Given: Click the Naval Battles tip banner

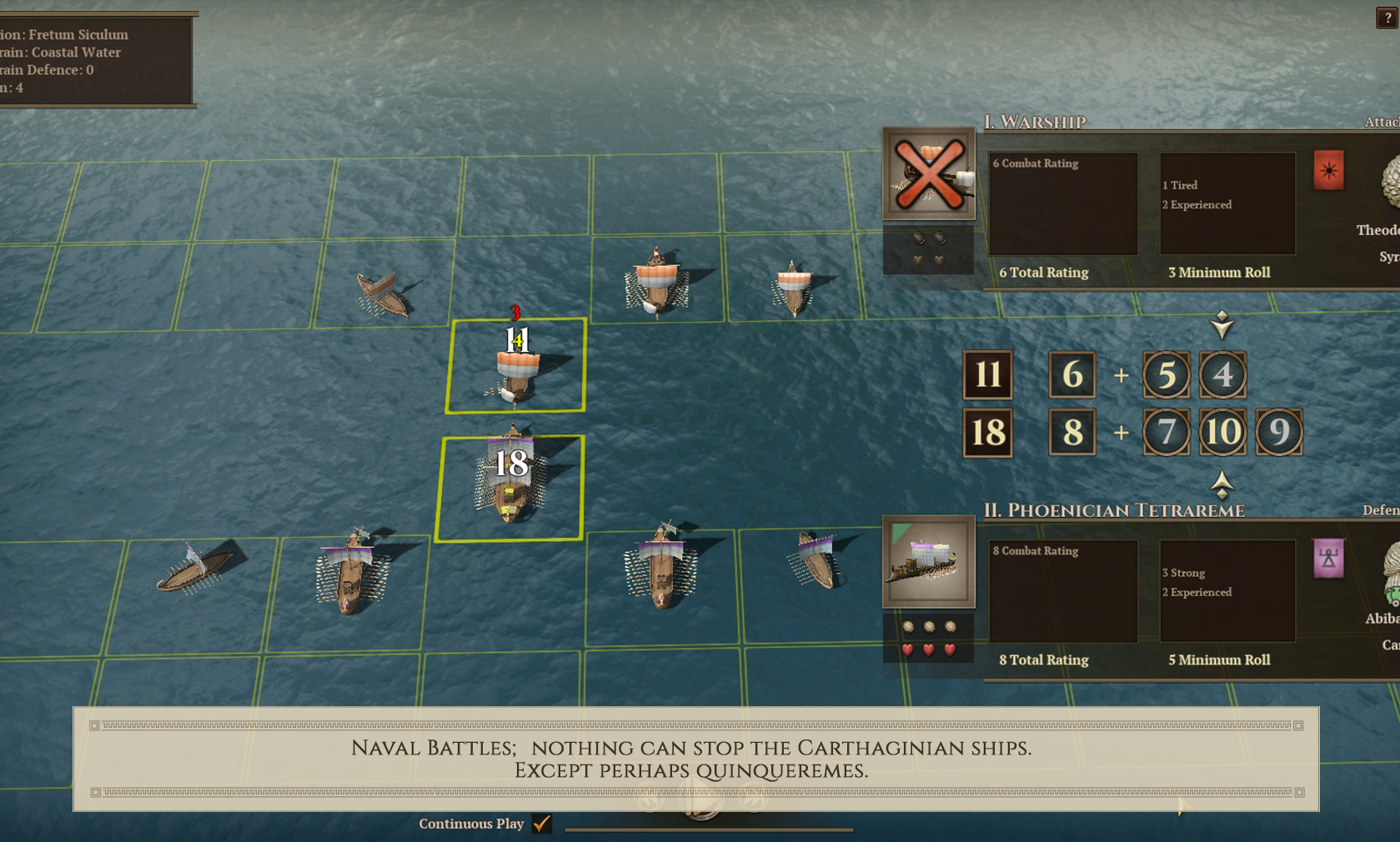Looking at the screenshot, I should pos(695,759).
